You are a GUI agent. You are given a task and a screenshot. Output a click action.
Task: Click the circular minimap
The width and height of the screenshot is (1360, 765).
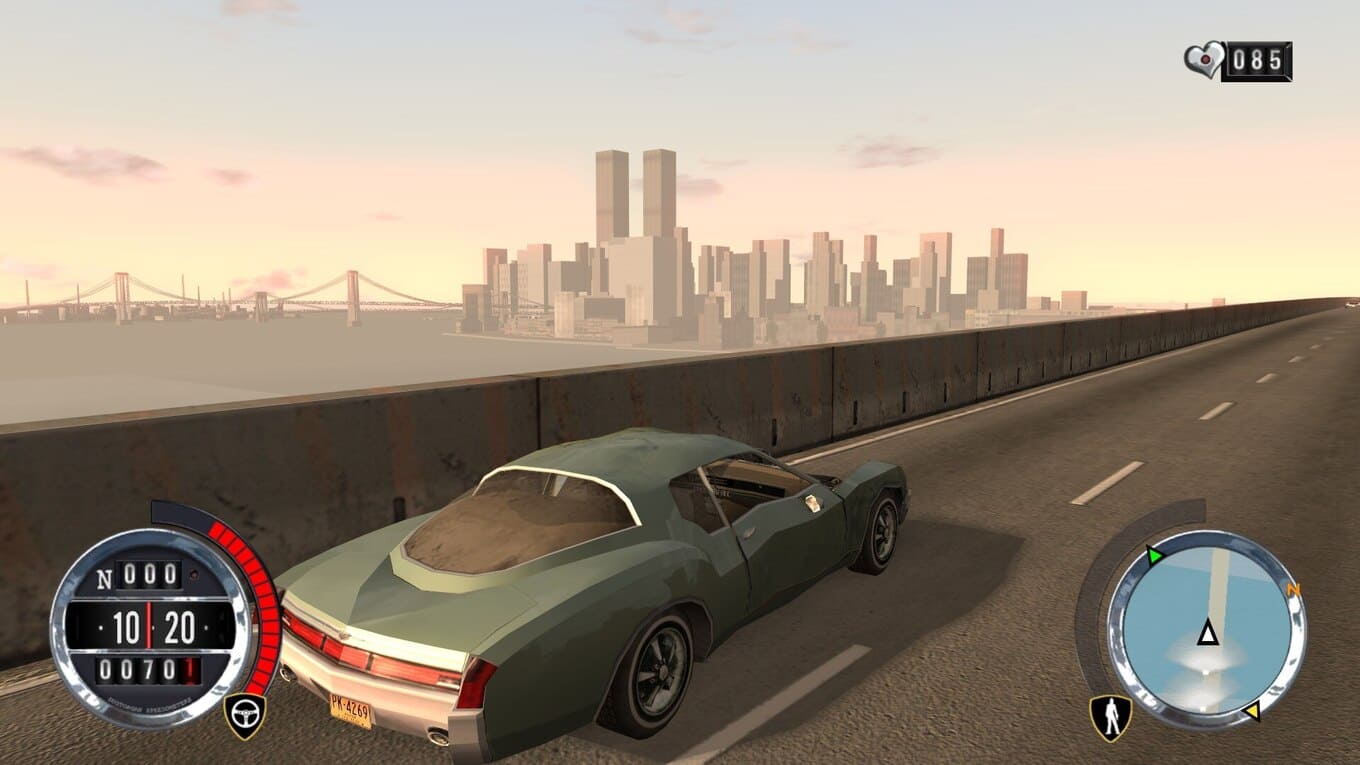click(1207, 630)
